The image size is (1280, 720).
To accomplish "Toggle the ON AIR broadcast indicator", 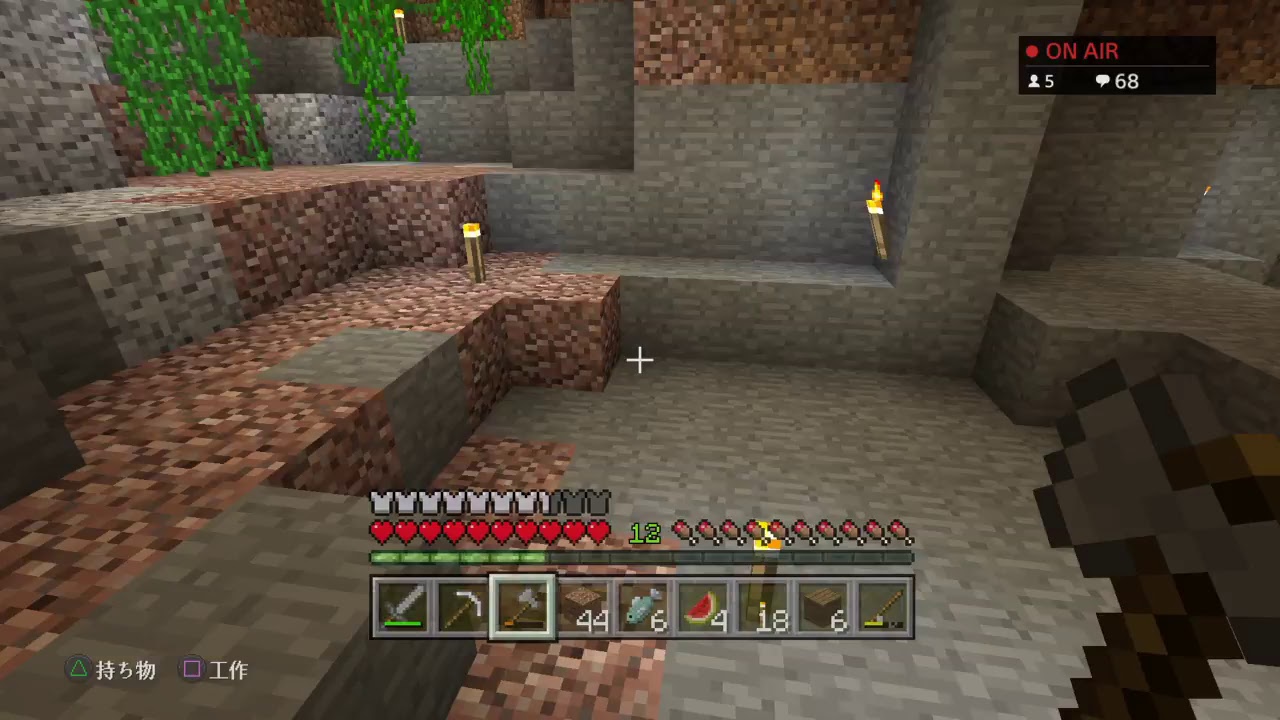I will coord(1080,50).
